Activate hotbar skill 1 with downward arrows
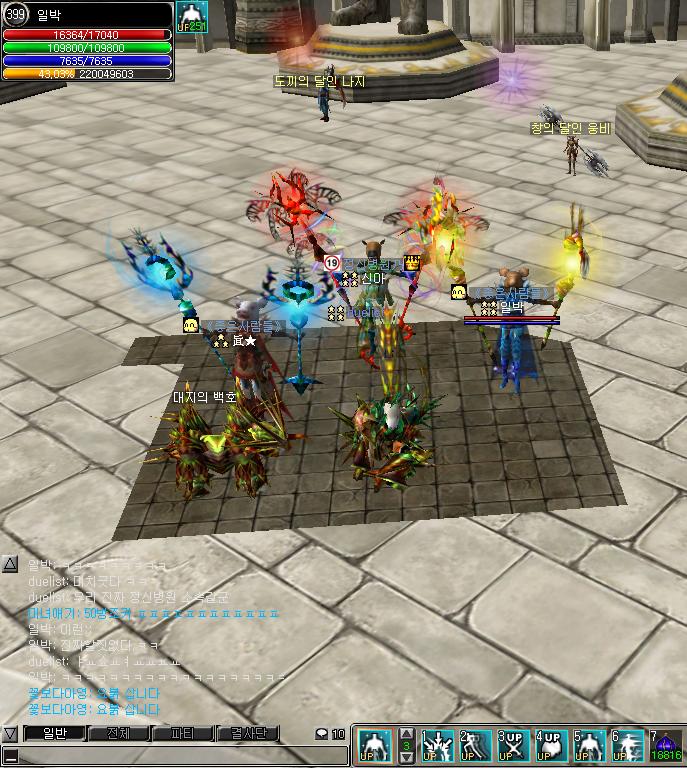The width and height of the screenshot is (687, 768). pyautogui.click(x=437, y=746)
